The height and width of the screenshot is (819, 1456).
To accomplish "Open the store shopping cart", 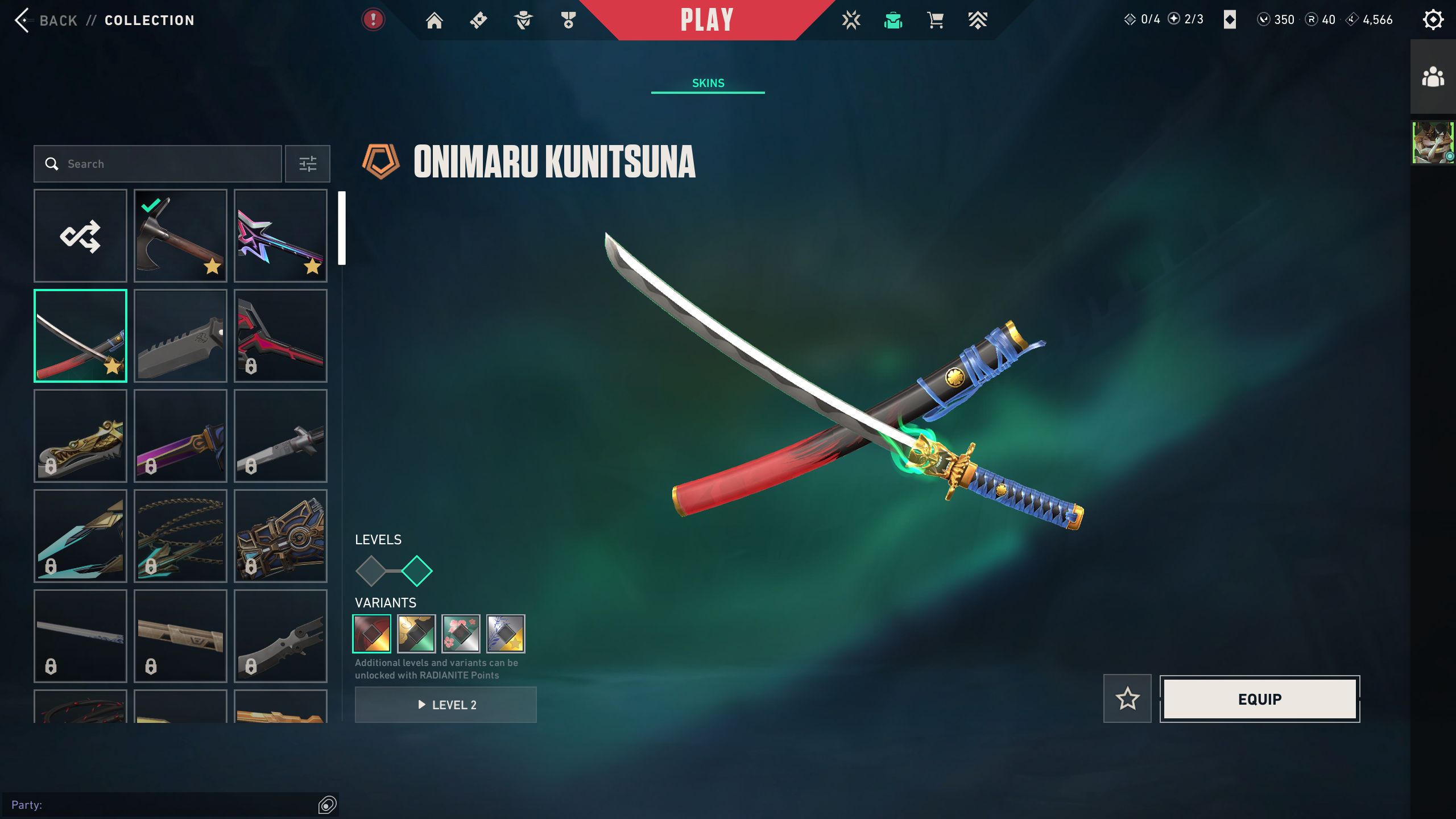I will pyautogui.click(x=935, y=20).
